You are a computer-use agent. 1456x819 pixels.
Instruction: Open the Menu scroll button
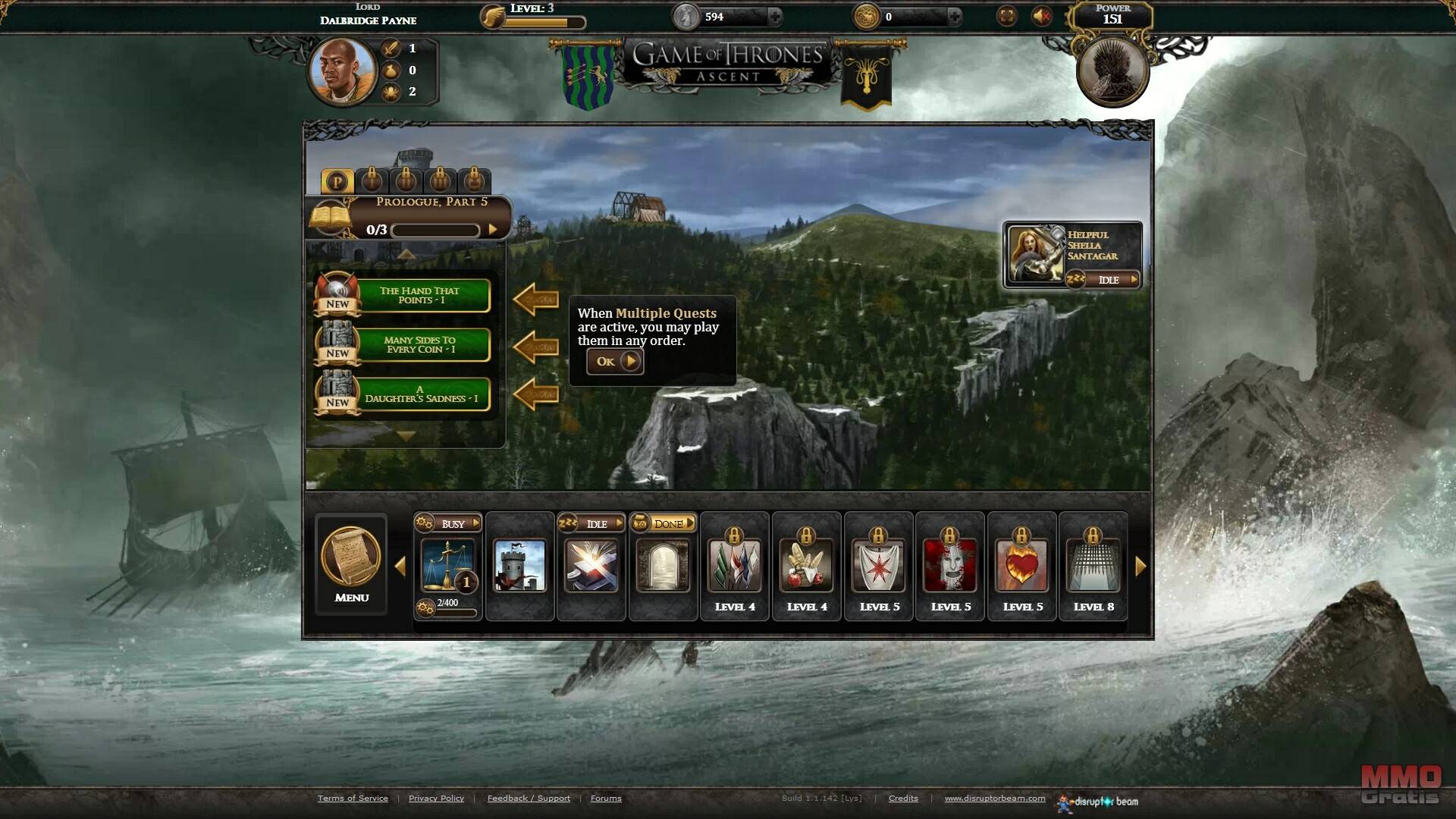pyautogui.click(x=351, y=563)
